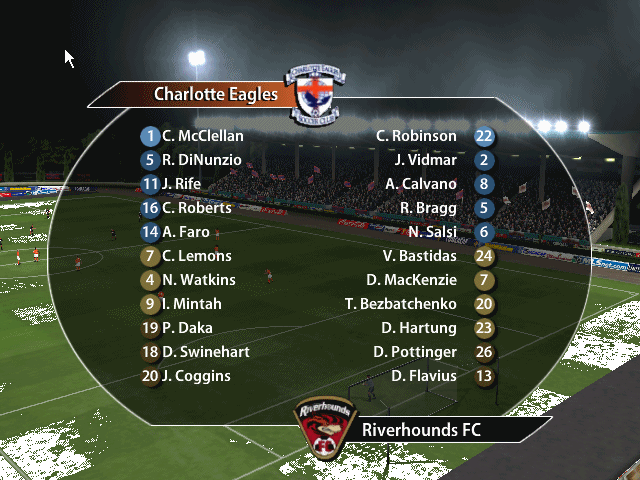Choose A. Faro from the lineup
This screenshot has height=480, width=640.
coord(187,232)
